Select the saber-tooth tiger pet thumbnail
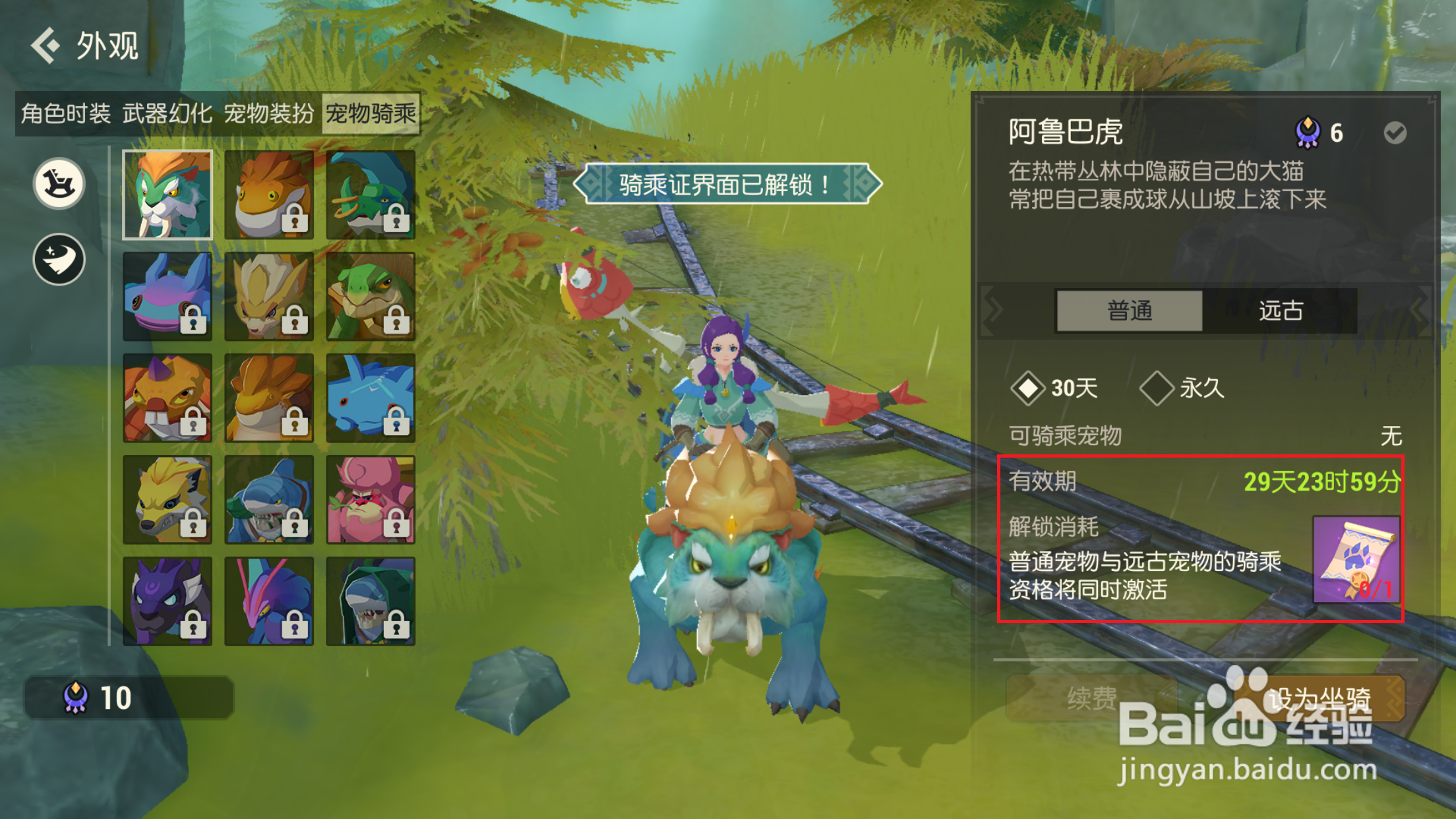1456x819 pixels. 167,195
